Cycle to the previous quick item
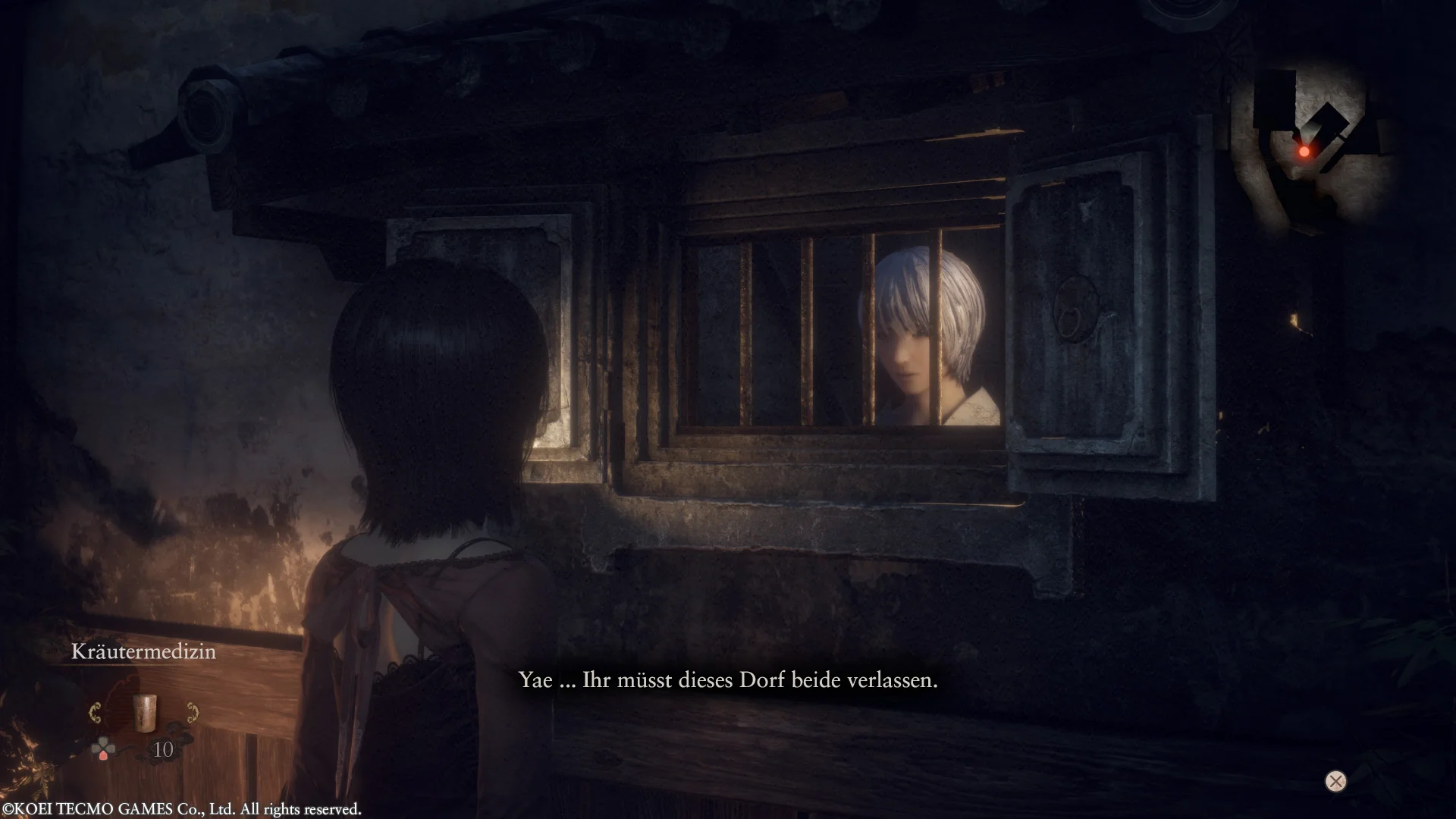 (96, 713)
